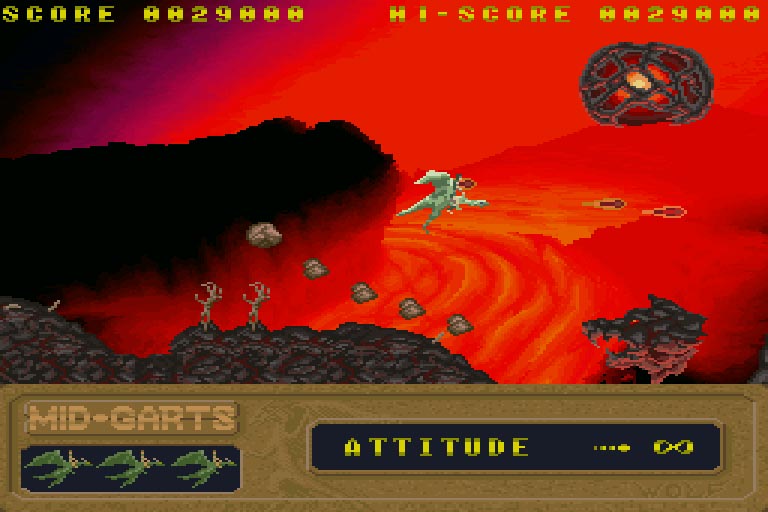
Task: Click the MID-GARTS title plate
Action: point(131,418)
